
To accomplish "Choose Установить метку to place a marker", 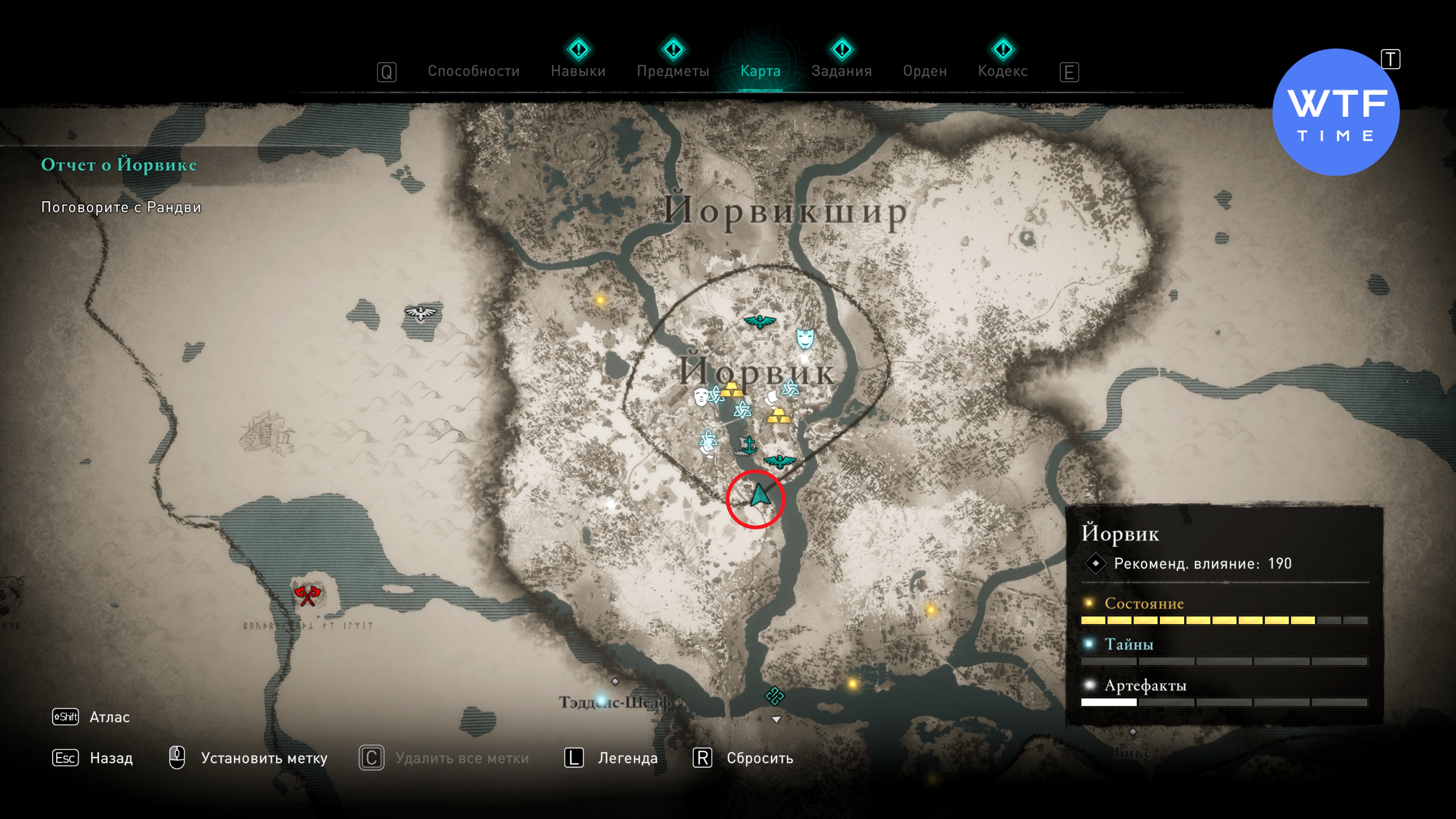I will pyautogui.click(x=264, y=758).
